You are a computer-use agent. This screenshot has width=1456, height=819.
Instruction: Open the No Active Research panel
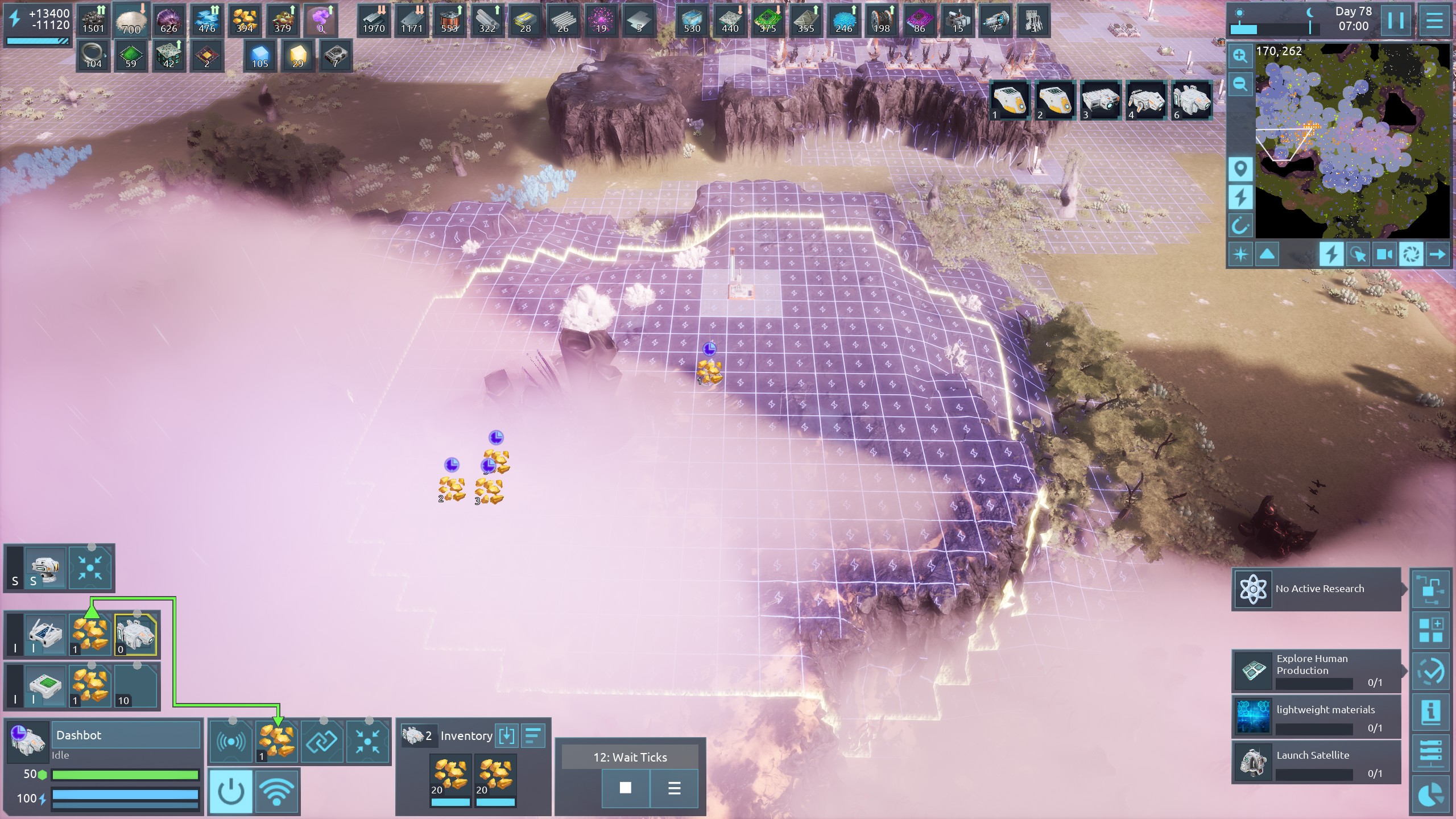(x=1316, y=589)
